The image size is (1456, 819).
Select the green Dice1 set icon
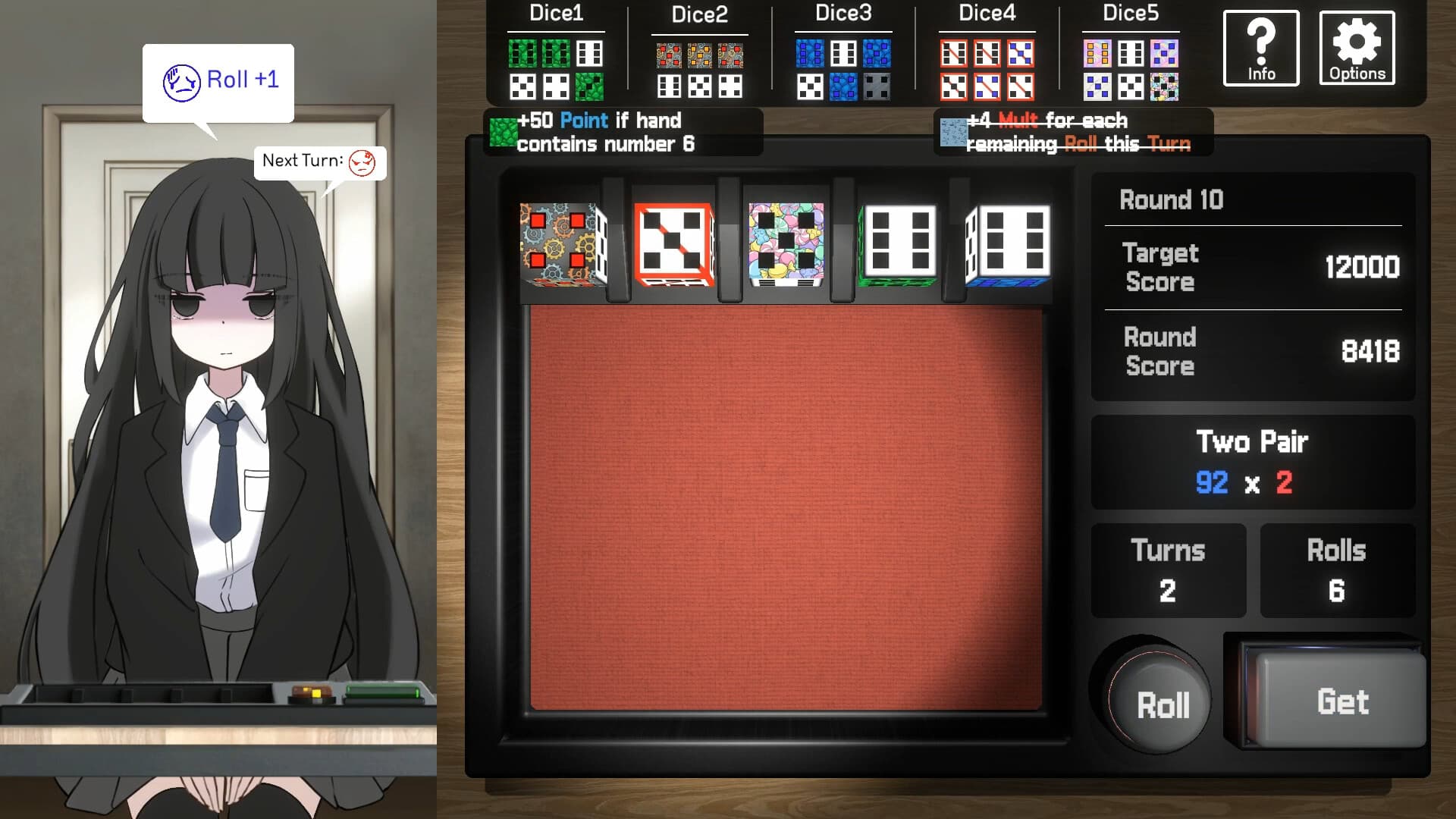coord(556,68)
